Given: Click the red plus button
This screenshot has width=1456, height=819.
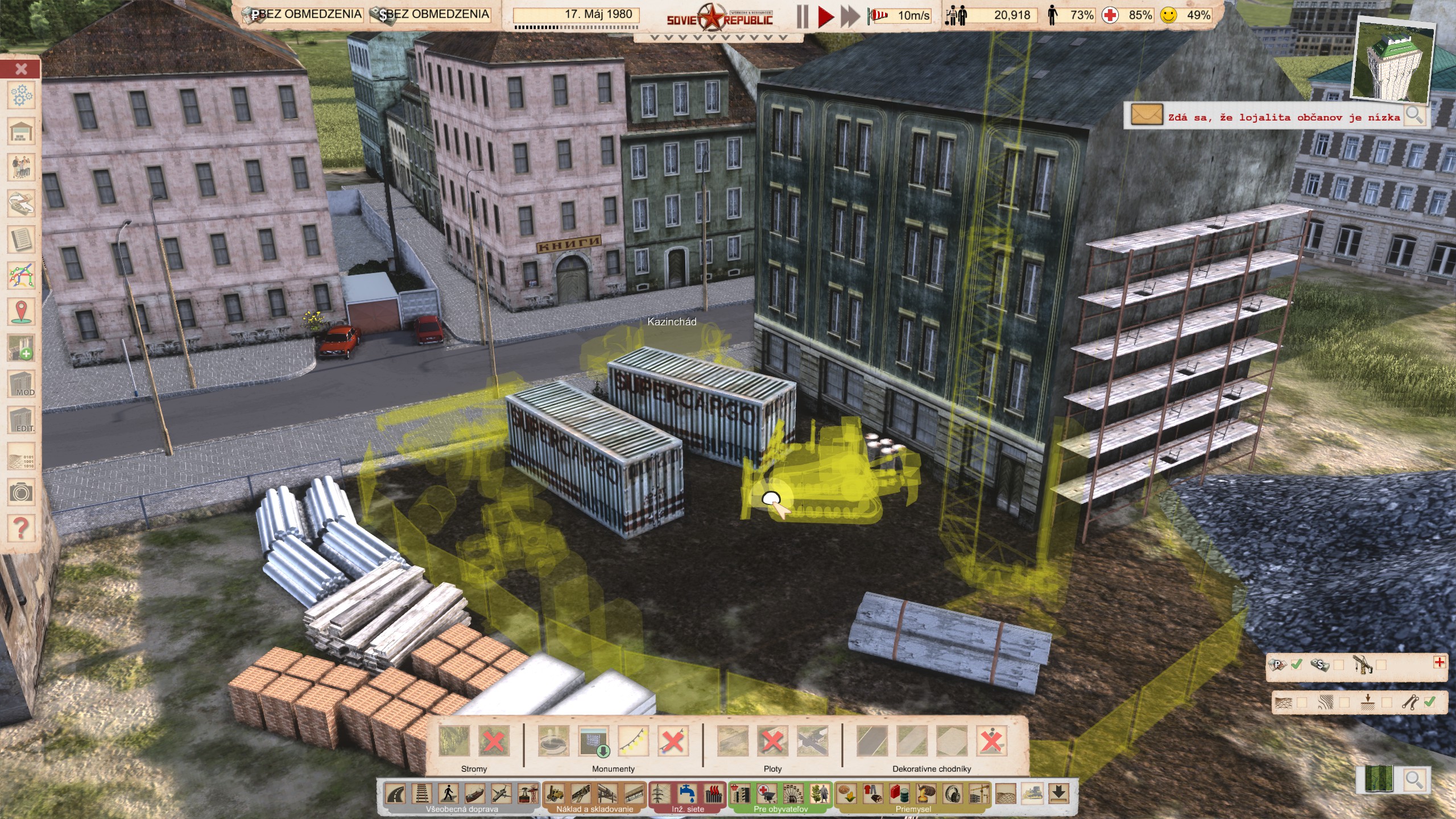Looking at the screenshot, I should [x=1440, y=662].
